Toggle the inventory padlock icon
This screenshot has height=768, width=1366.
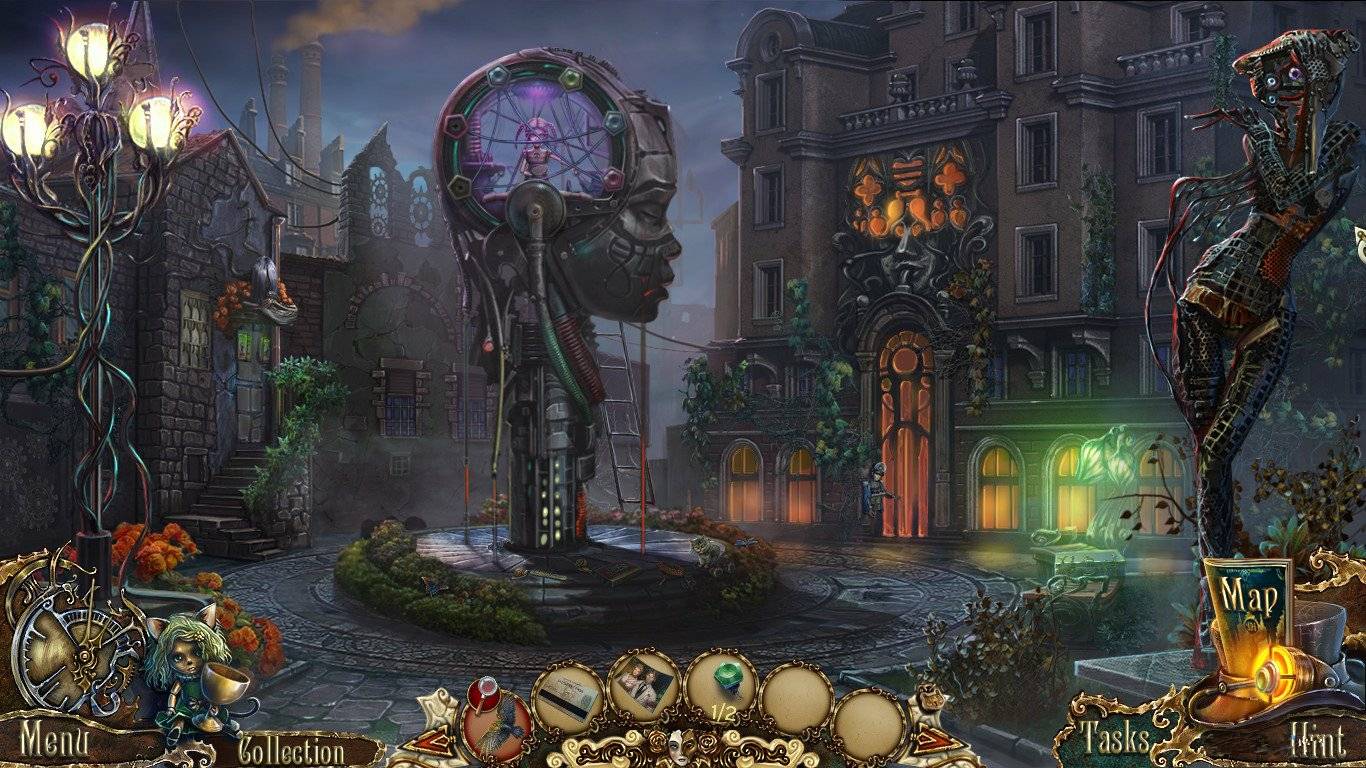[933, 697]
